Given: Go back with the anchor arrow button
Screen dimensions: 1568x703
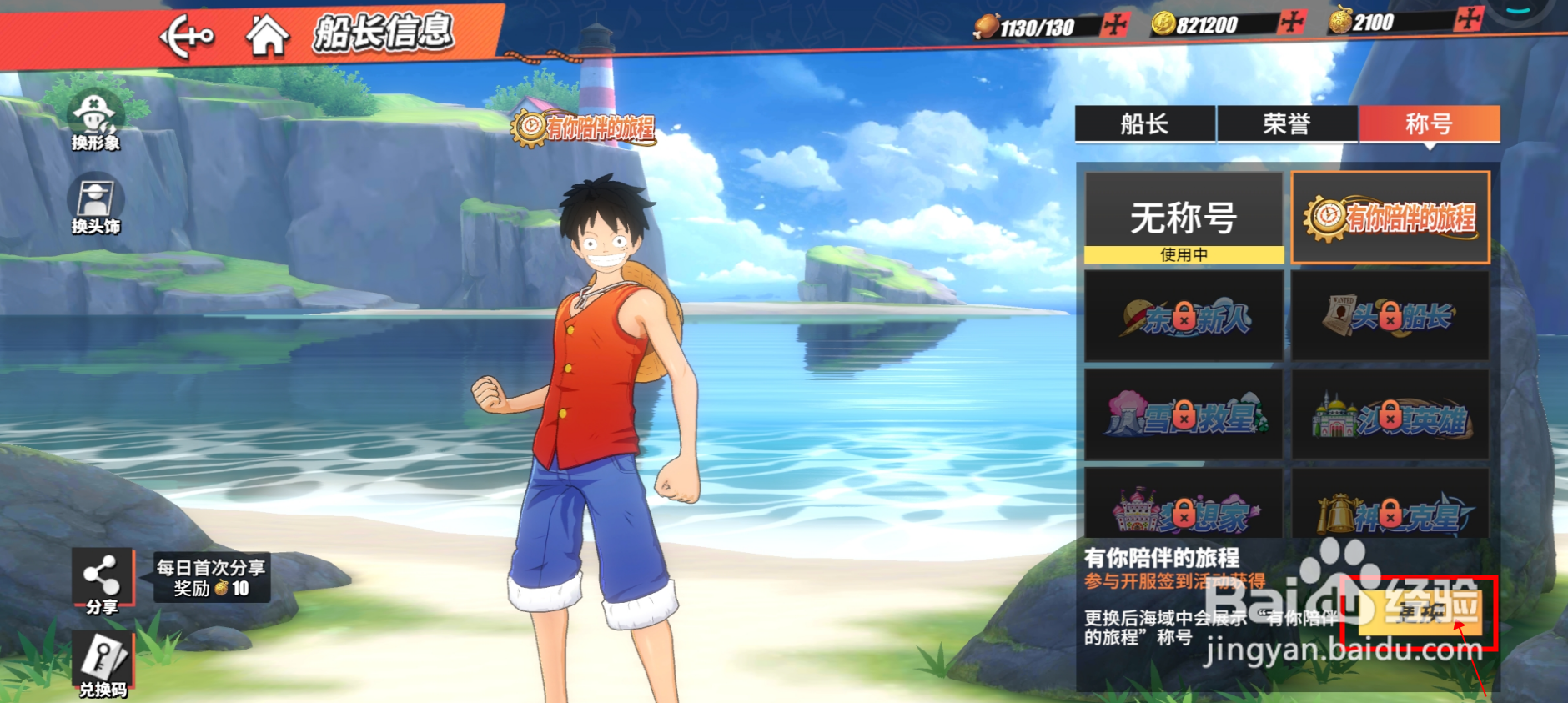Looking at the screenshot, I should pos(187,37).
